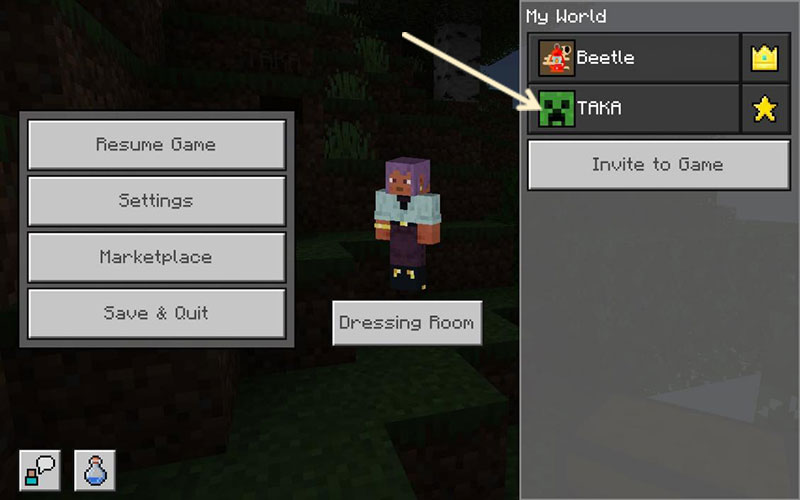
Task: Choose Save & Quit
Action: 156,313
